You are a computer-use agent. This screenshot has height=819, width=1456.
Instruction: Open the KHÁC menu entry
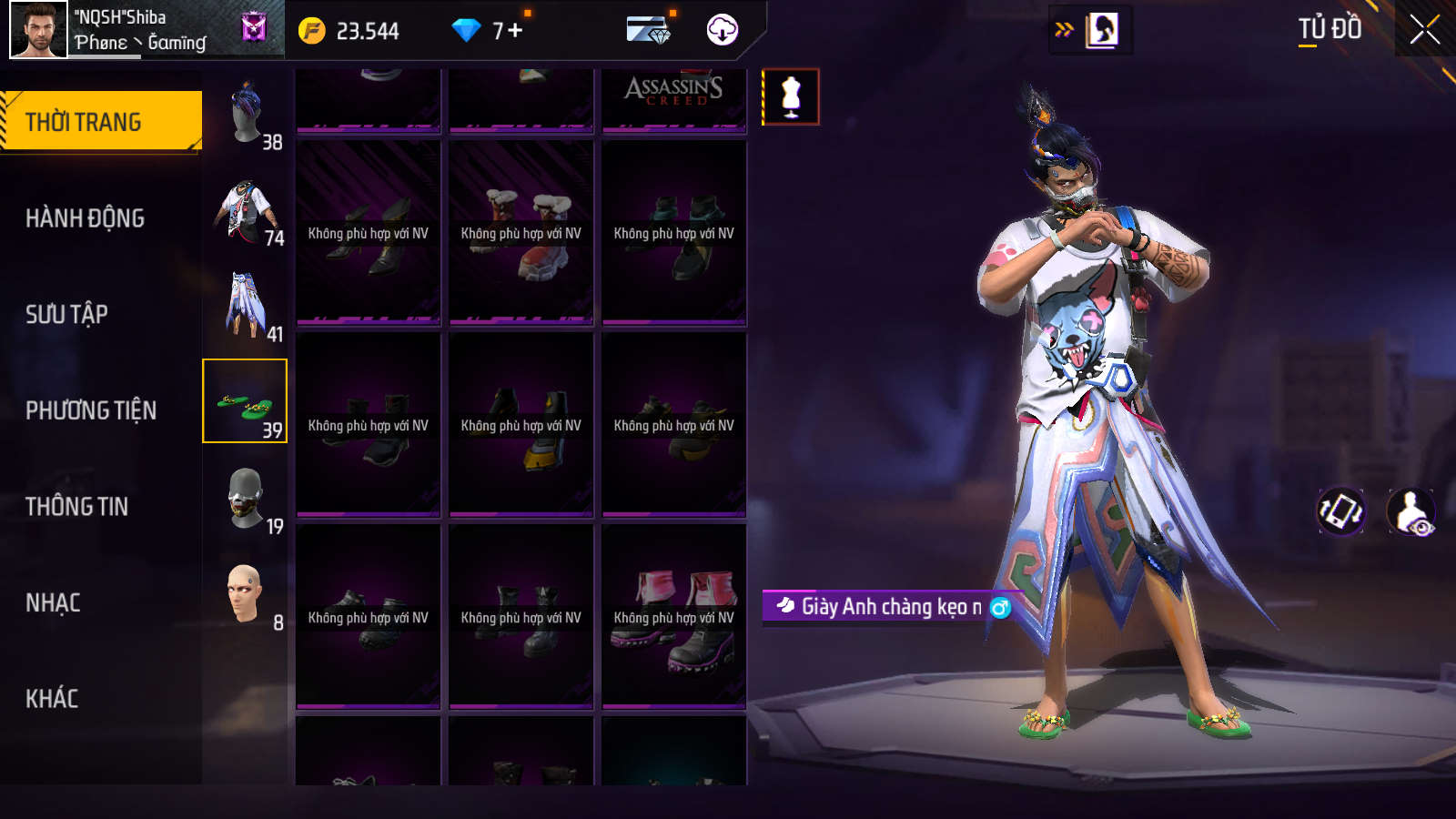tap(52, 699)
